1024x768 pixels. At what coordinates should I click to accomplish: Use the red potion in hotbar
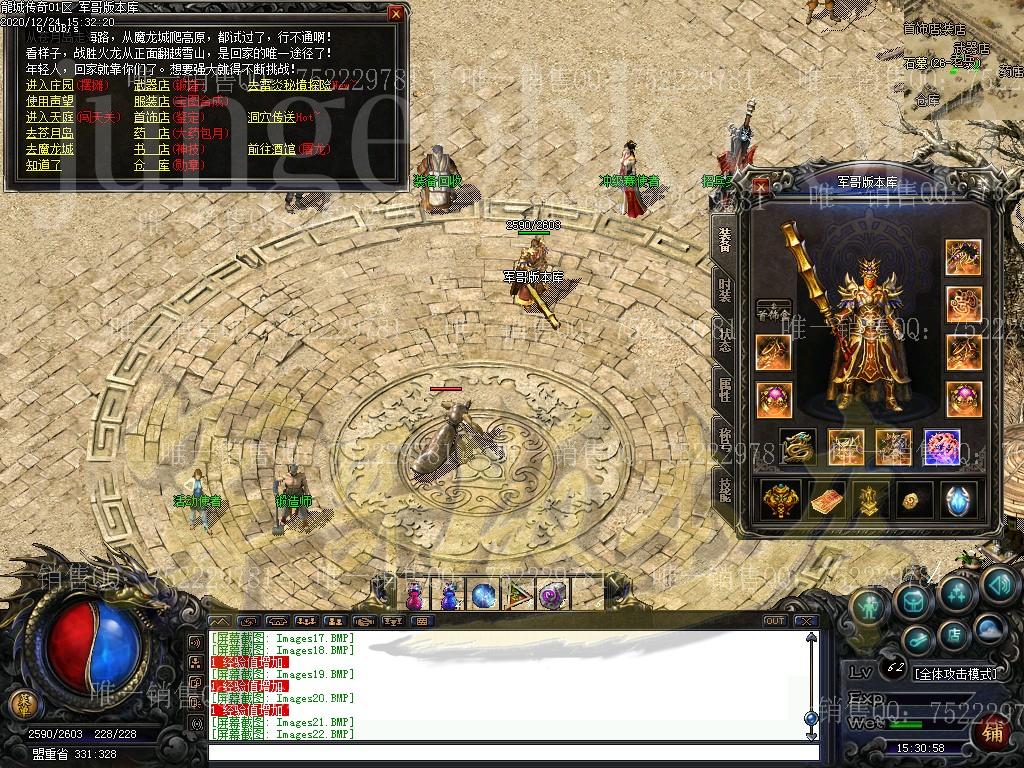(x=413, y=596)
